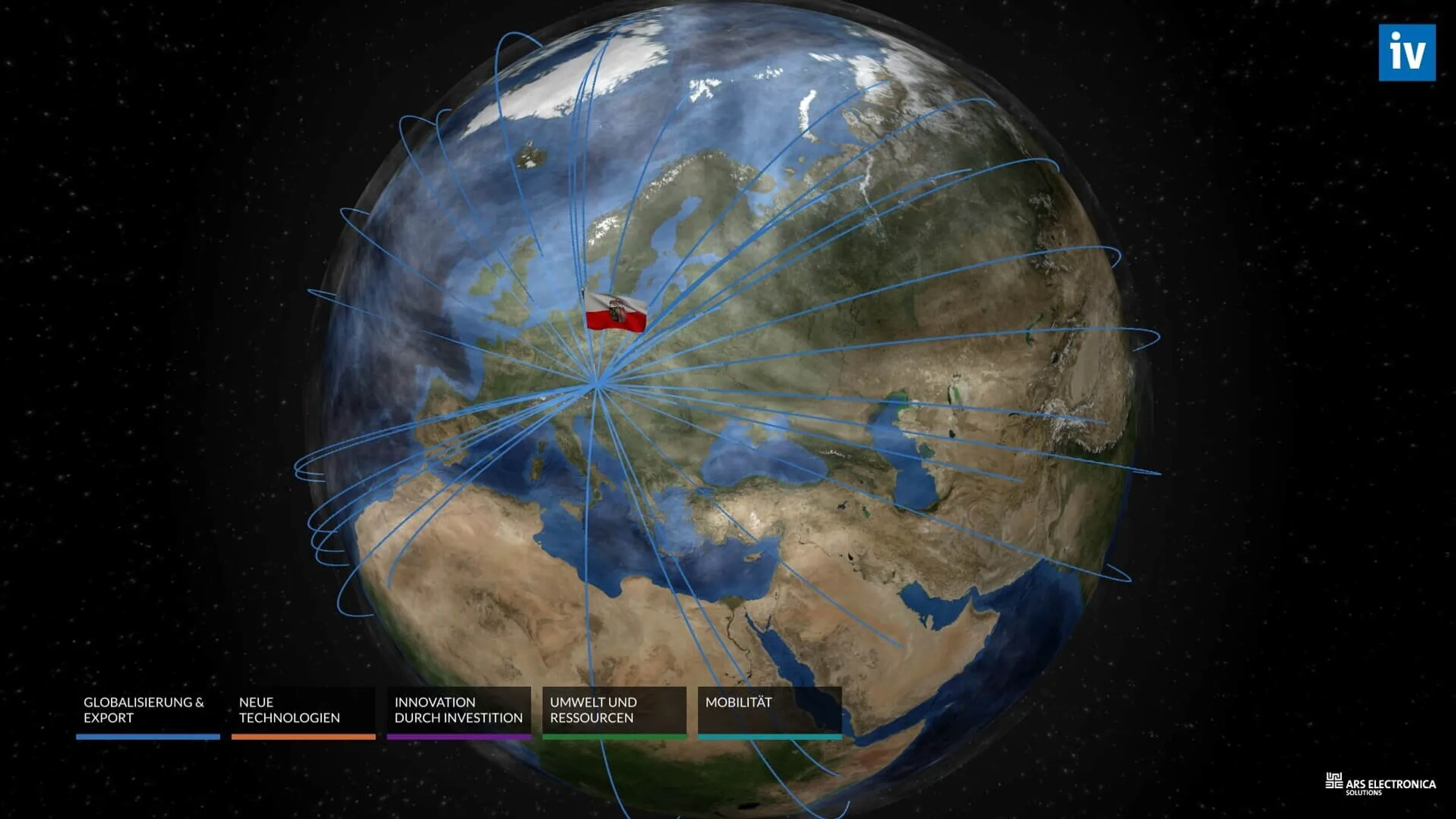Click the orange bar under Neue Technologien
Image resolution: width=1456 pixels, height=819 pixels.
point(303,737)
